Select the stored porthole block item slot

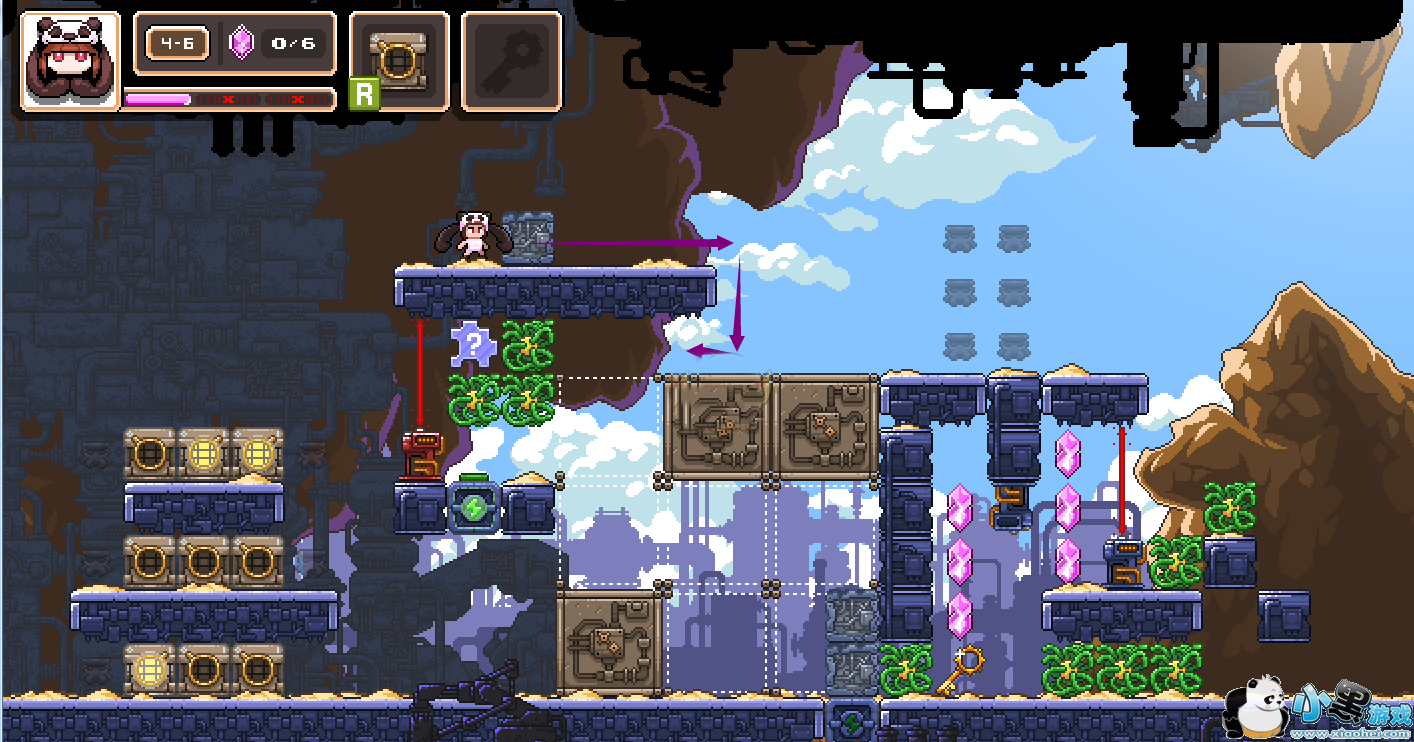pos(398,60)
